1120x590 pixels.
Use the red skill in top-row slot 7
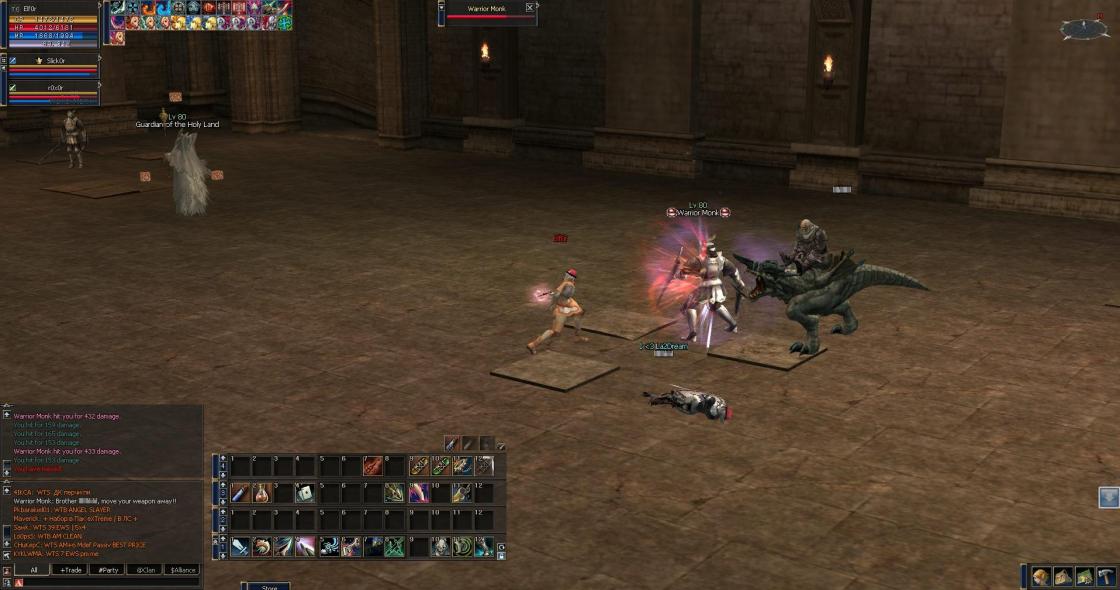tap(372, 466)
